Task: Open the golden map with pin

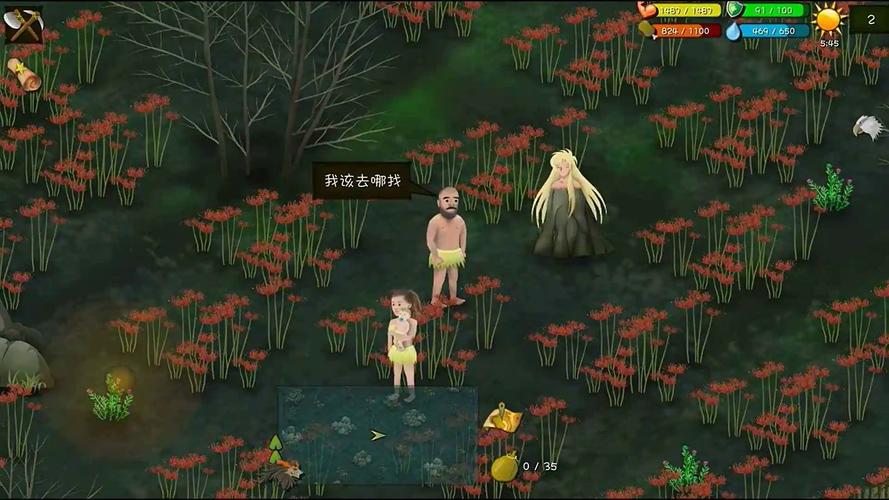Action: click(x=502, y=419)
